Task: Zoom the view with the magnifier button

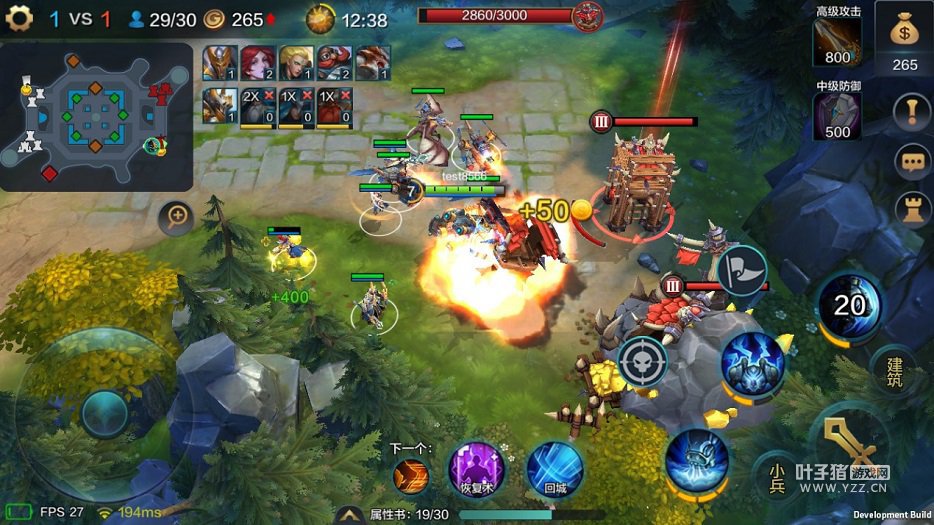Action: tap(176, 217)
